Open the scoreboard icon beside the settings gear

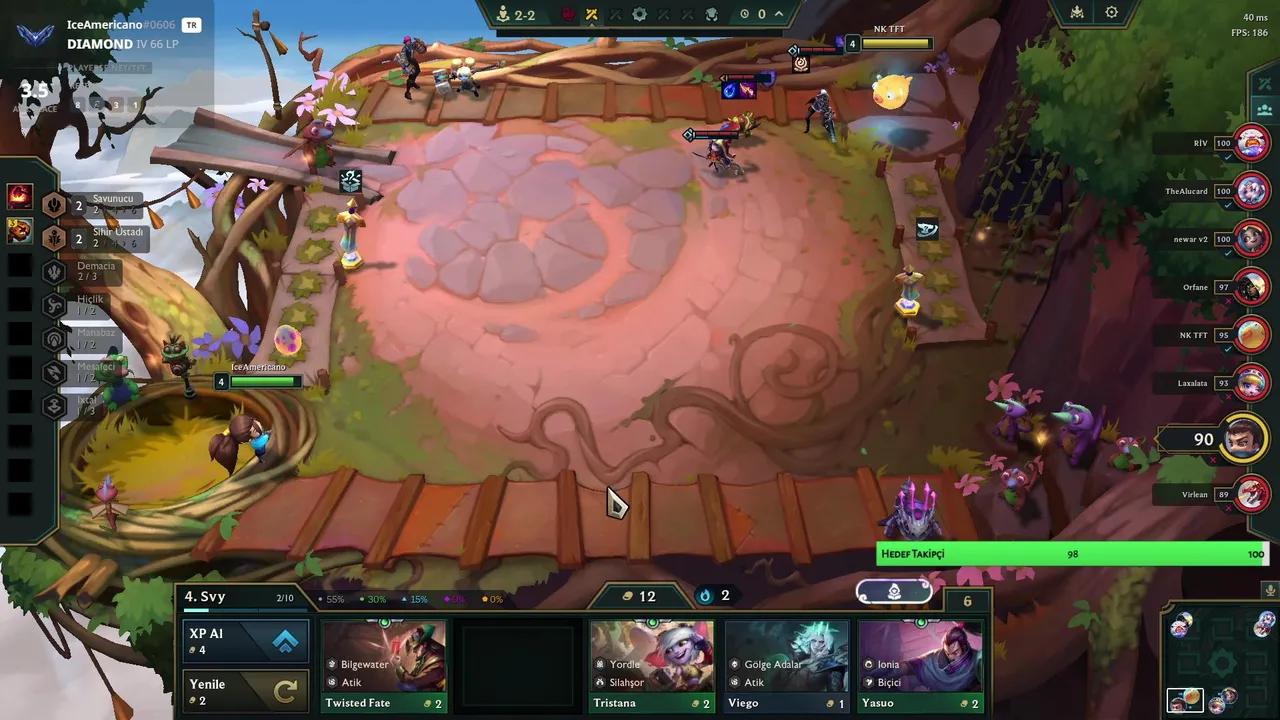coord(1075,12)
